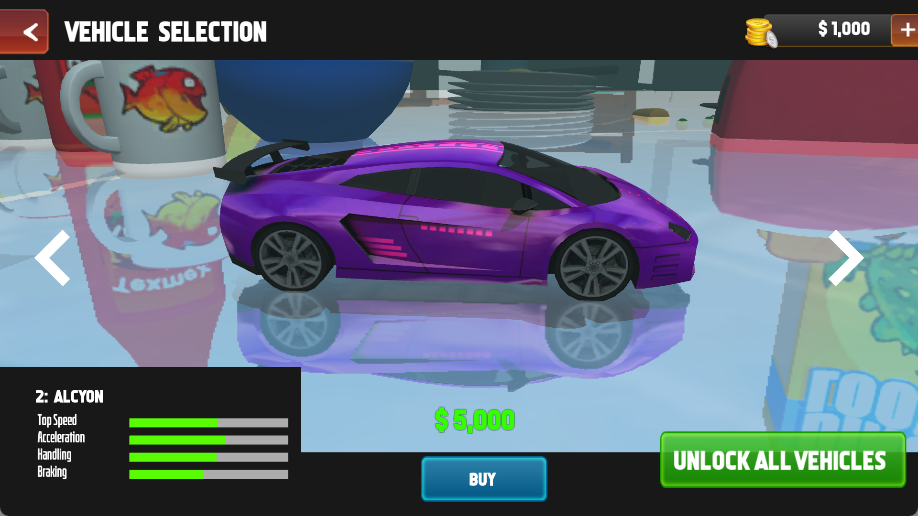Show the next vehicle
This screenshot has width=918, height=516.
(x=845, y=258)
